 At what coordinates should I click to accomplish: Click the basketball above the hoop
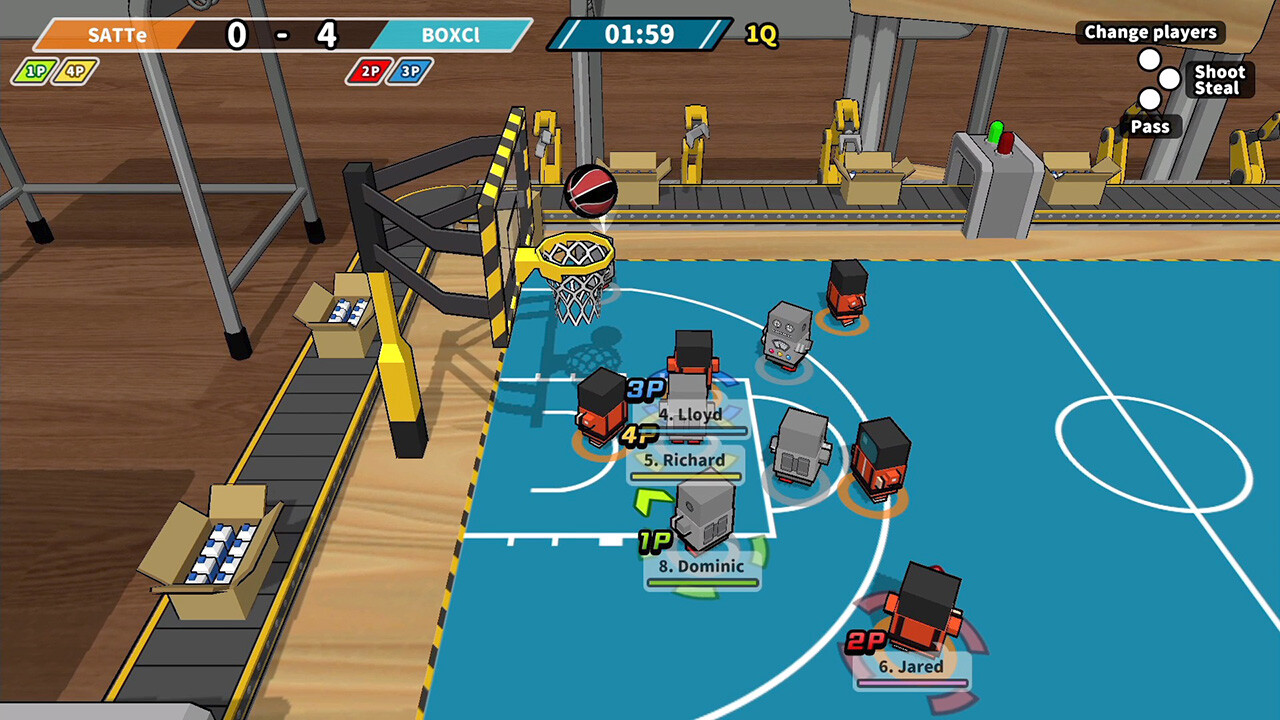pyautogui.click(x=592, y=190)
